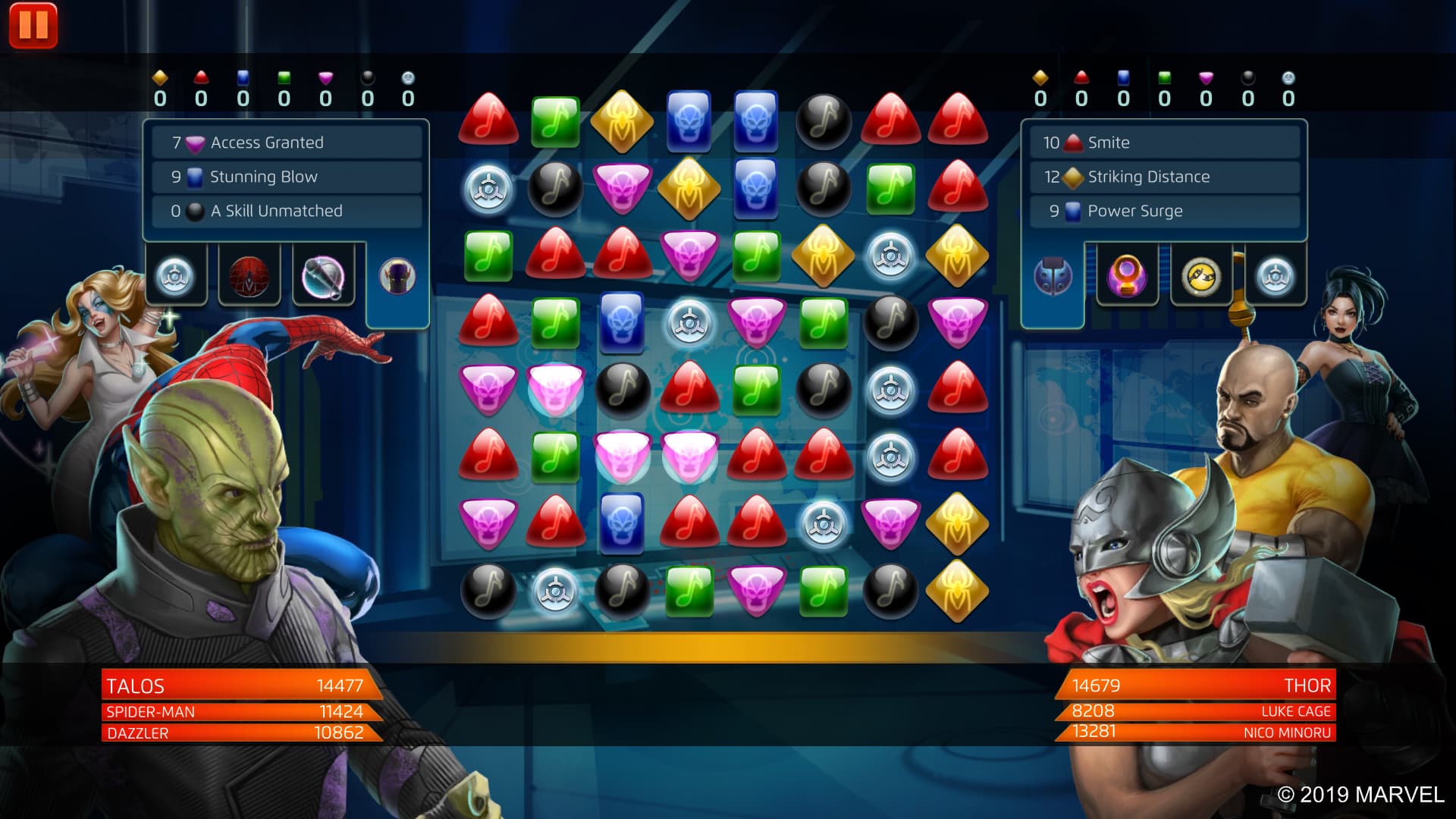Image resolution: width=1456 pixels, height=819 pixels.
Task: Use the "Striking Distance" ability
Action: pos(1166,177)
